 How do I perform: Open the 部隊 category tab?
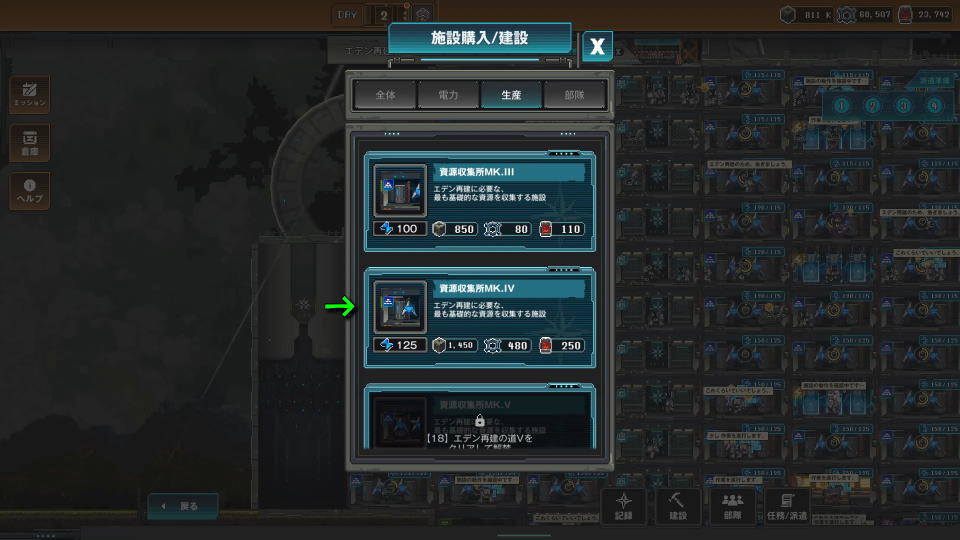574,95
